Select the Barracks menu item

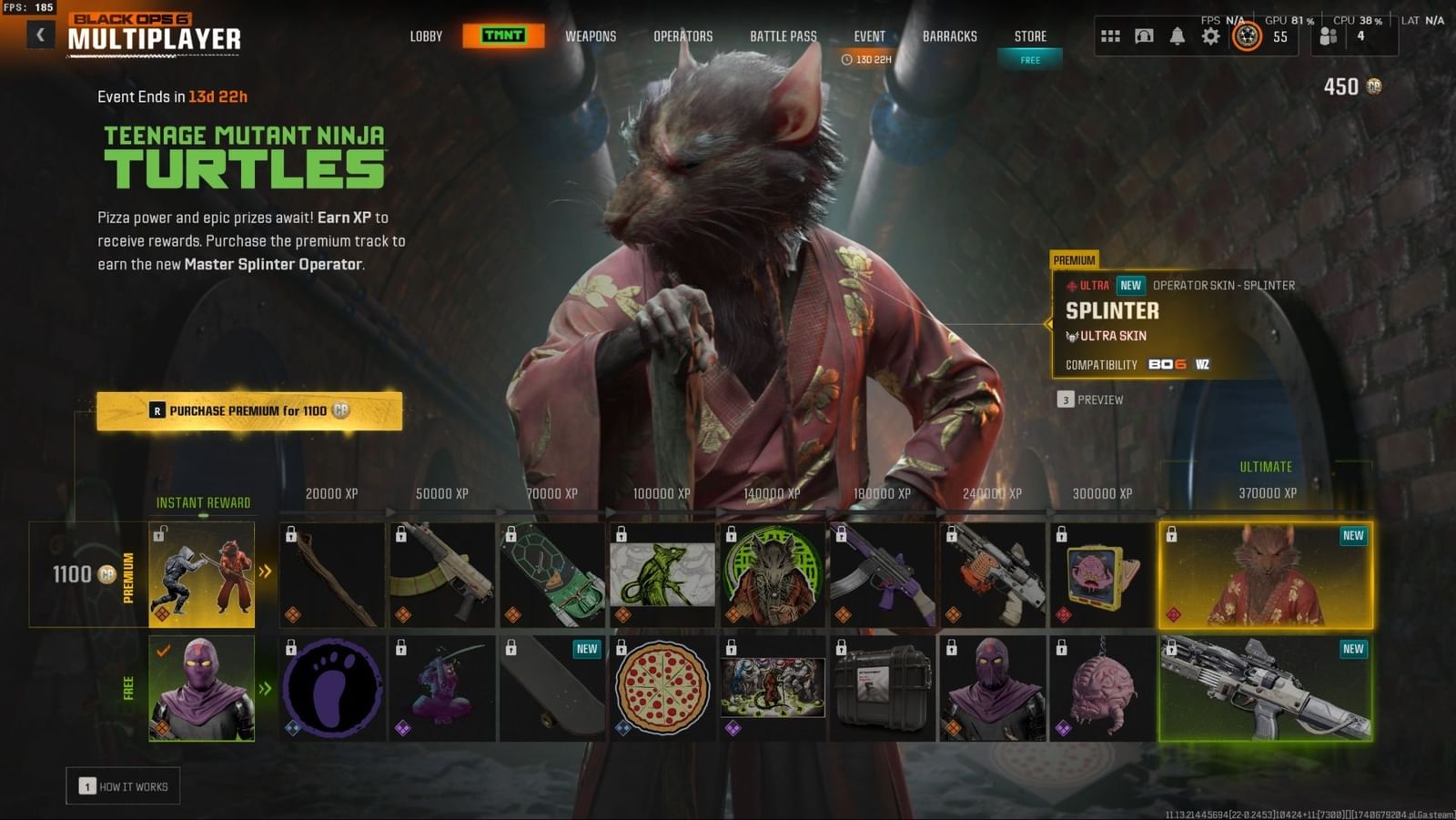pos(949,36)
